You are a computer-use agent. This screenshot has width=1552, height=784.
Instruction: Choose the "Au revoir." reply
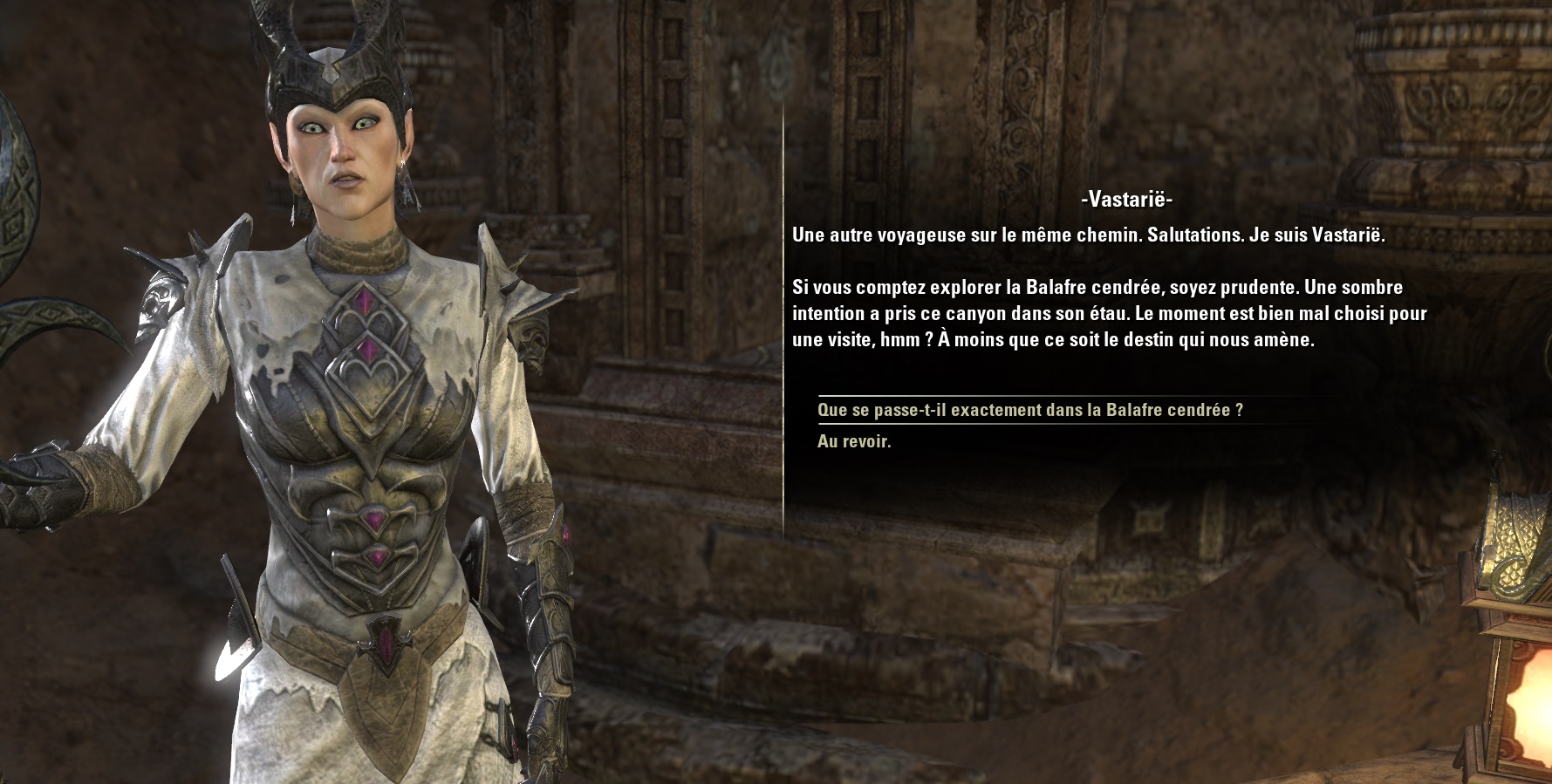(x=854, y=441)
